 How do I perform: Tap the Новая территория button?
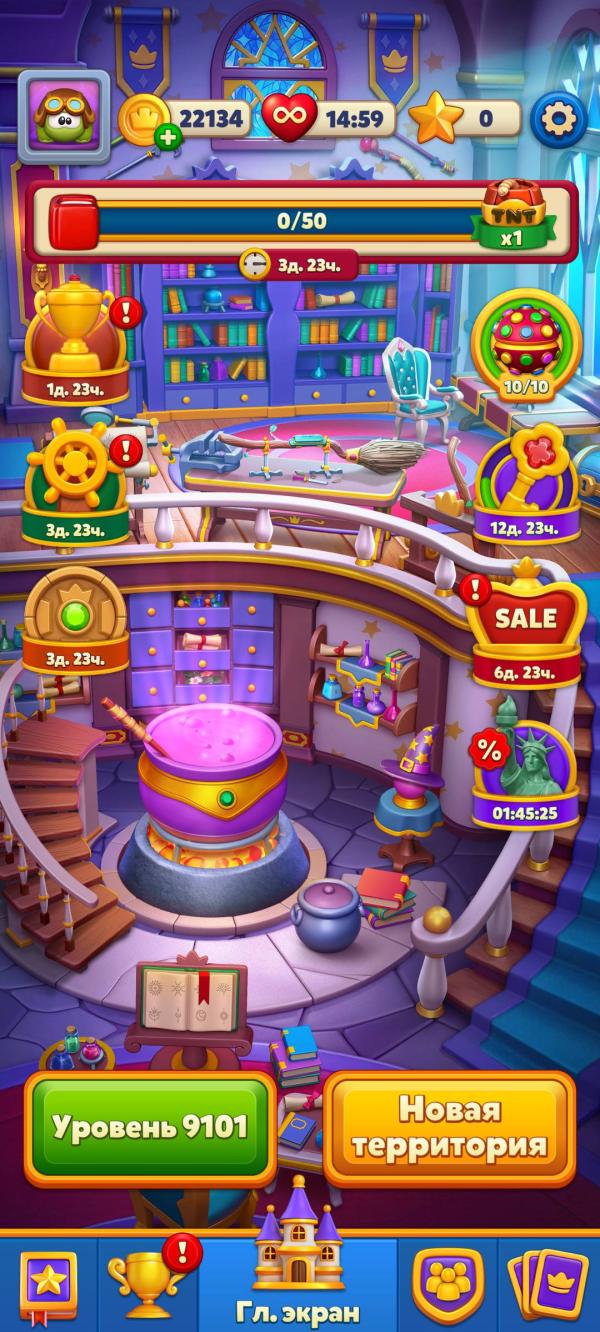(x=449, y=1127)
